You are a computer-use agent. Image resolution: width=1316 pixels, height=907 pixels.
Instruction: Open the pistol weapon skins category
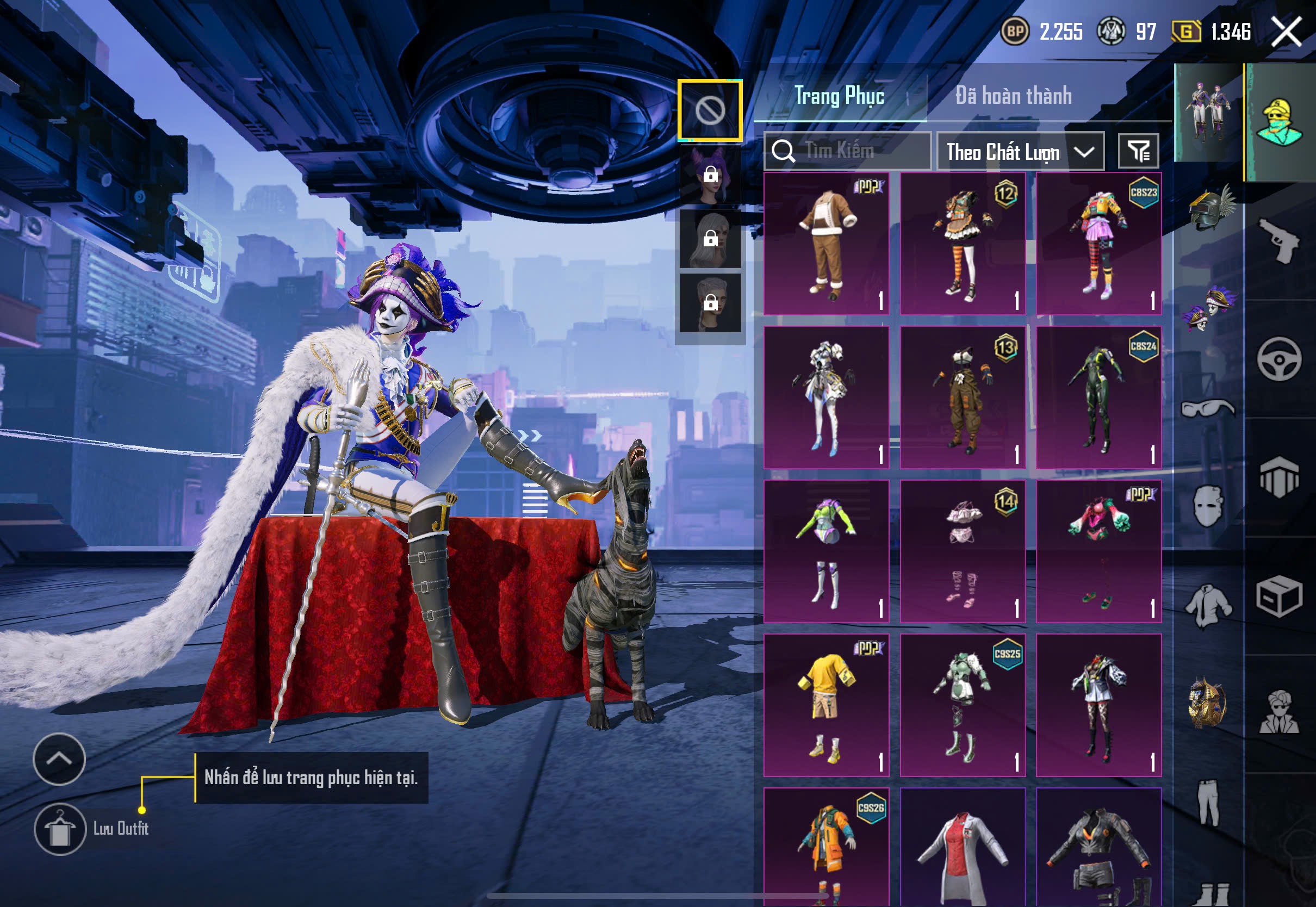point(1278,240)
